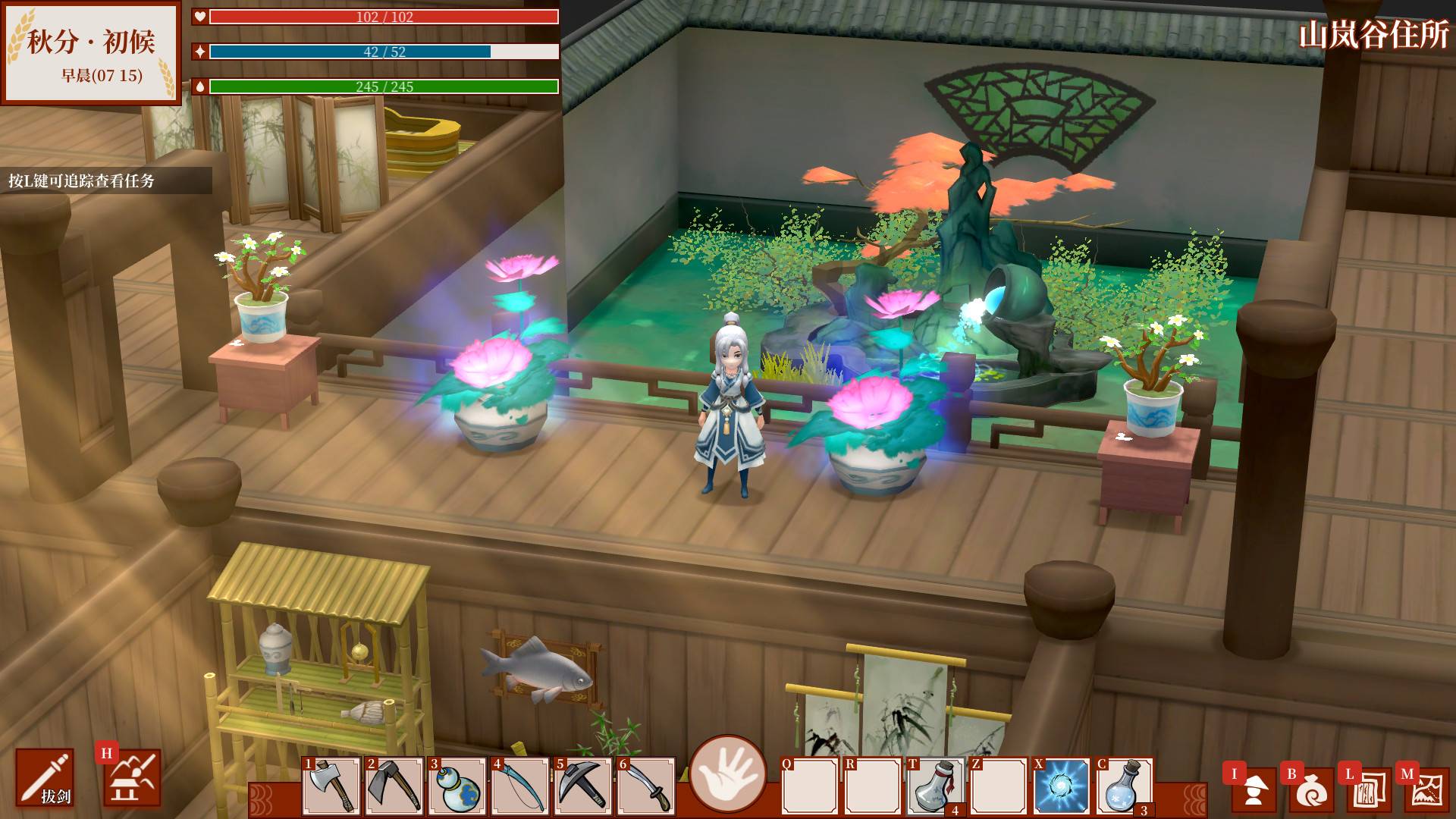Use the round snowflake potion bottle
Screen dimensions: 1456x819
1125,786
